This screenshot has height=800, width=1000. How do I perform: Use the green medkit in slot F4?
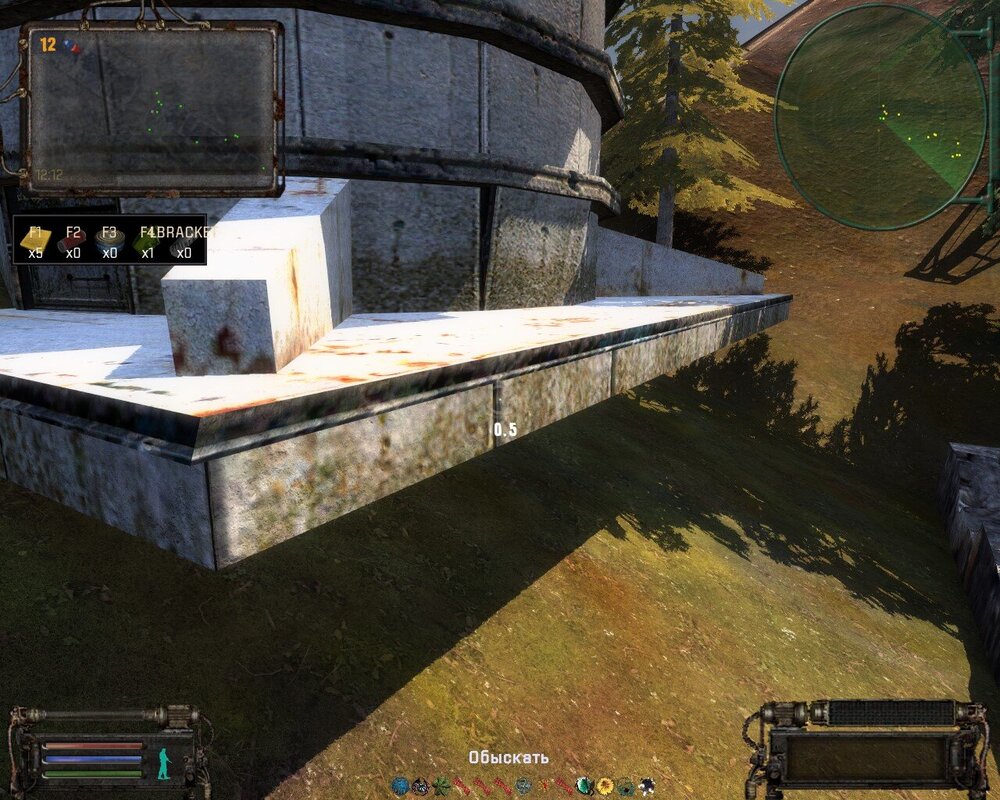click(147, 241)
